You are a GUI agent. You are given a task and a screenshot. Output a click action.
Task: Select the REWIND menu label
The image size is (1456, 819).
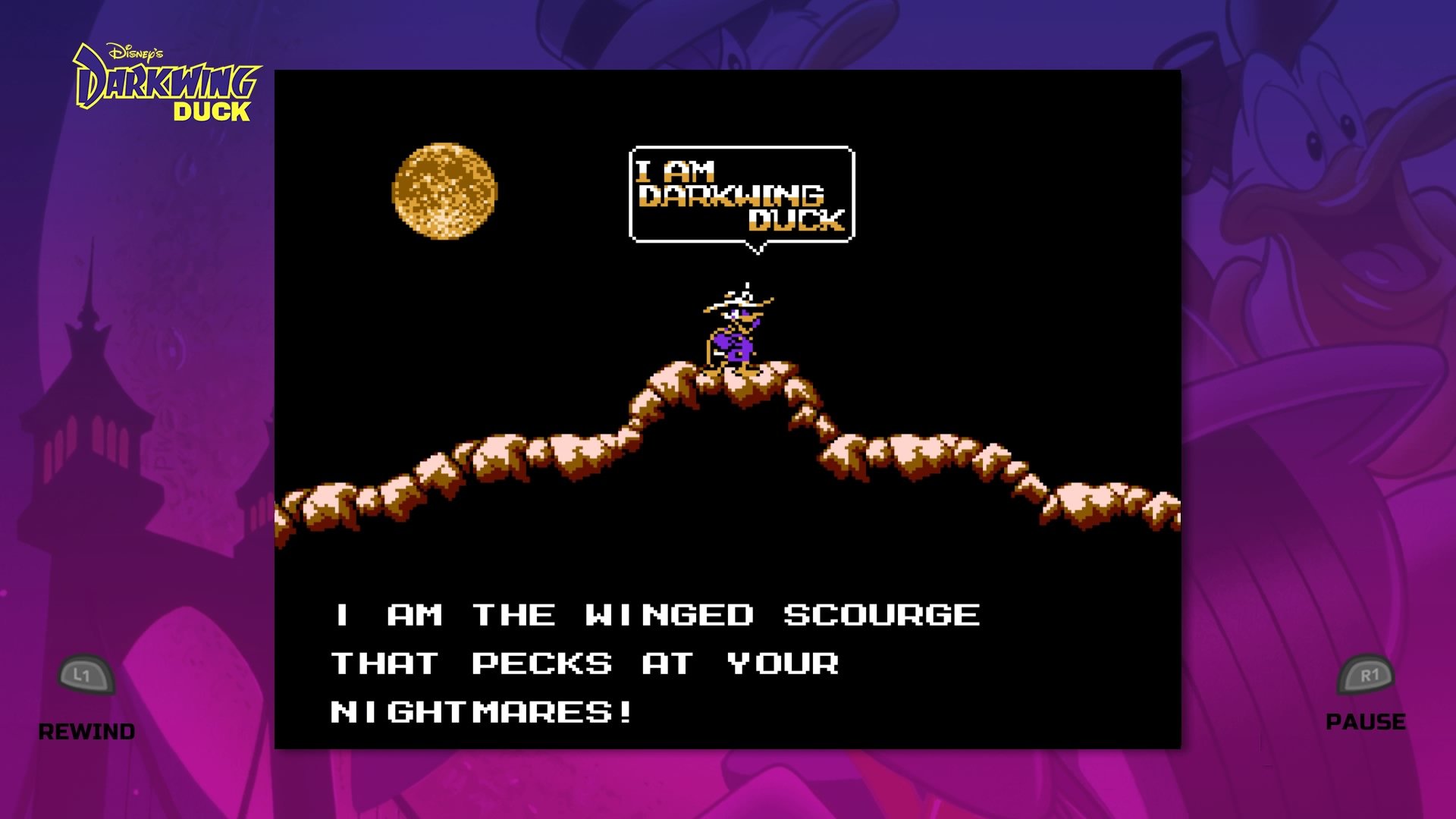pyautogui.click(x=86, y=732)
